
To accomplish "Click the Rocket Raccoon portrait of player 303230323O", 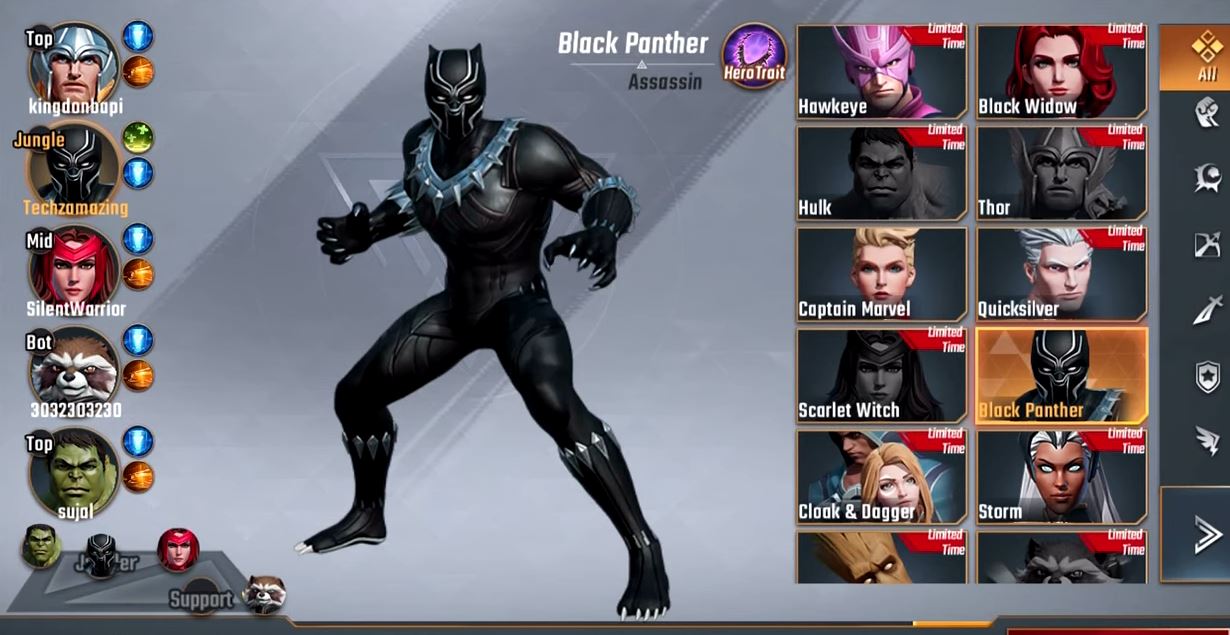I will (73, 370).
